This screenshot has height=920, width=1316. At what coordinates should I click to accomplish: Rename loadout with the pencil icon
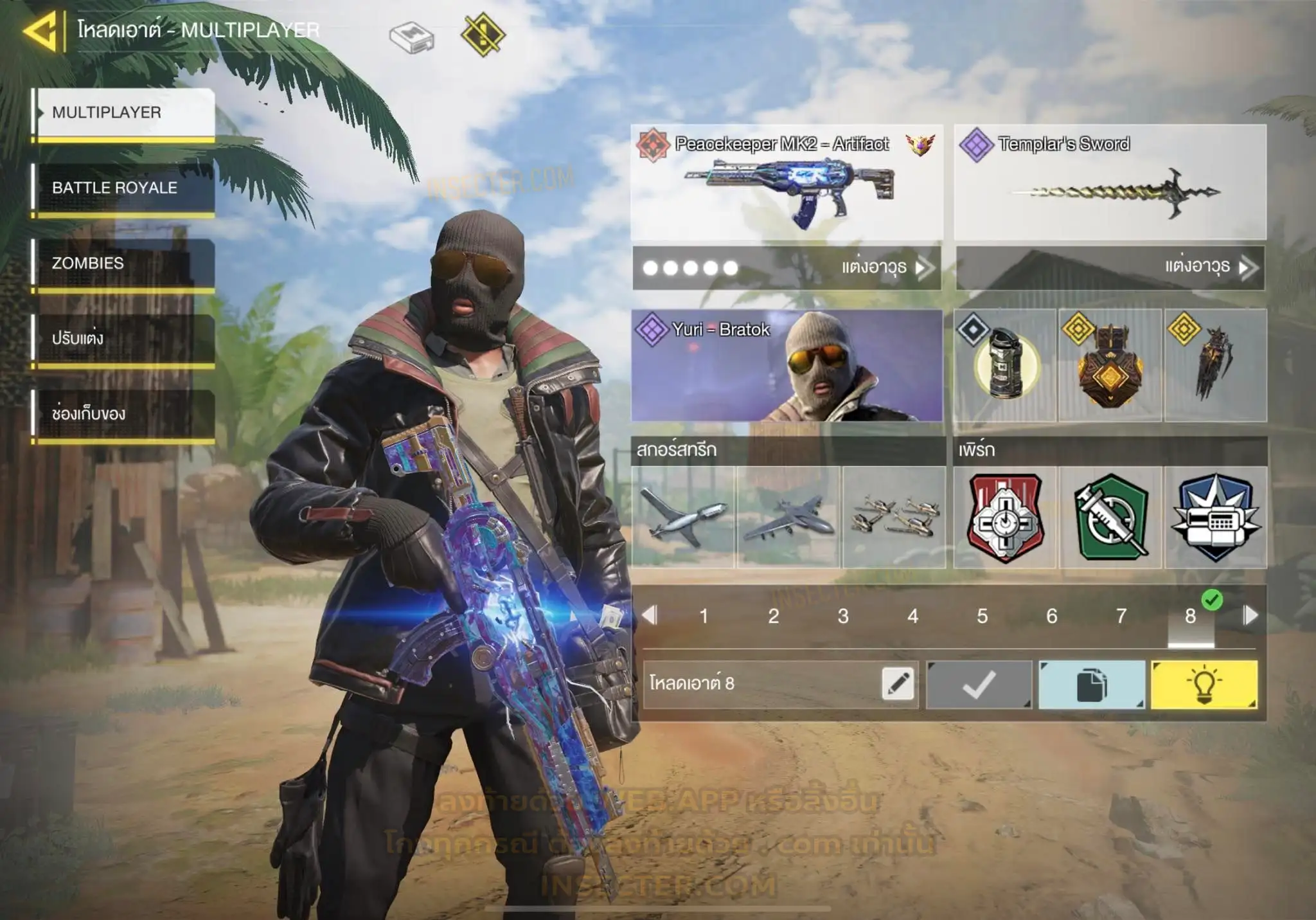click(898, 683)
